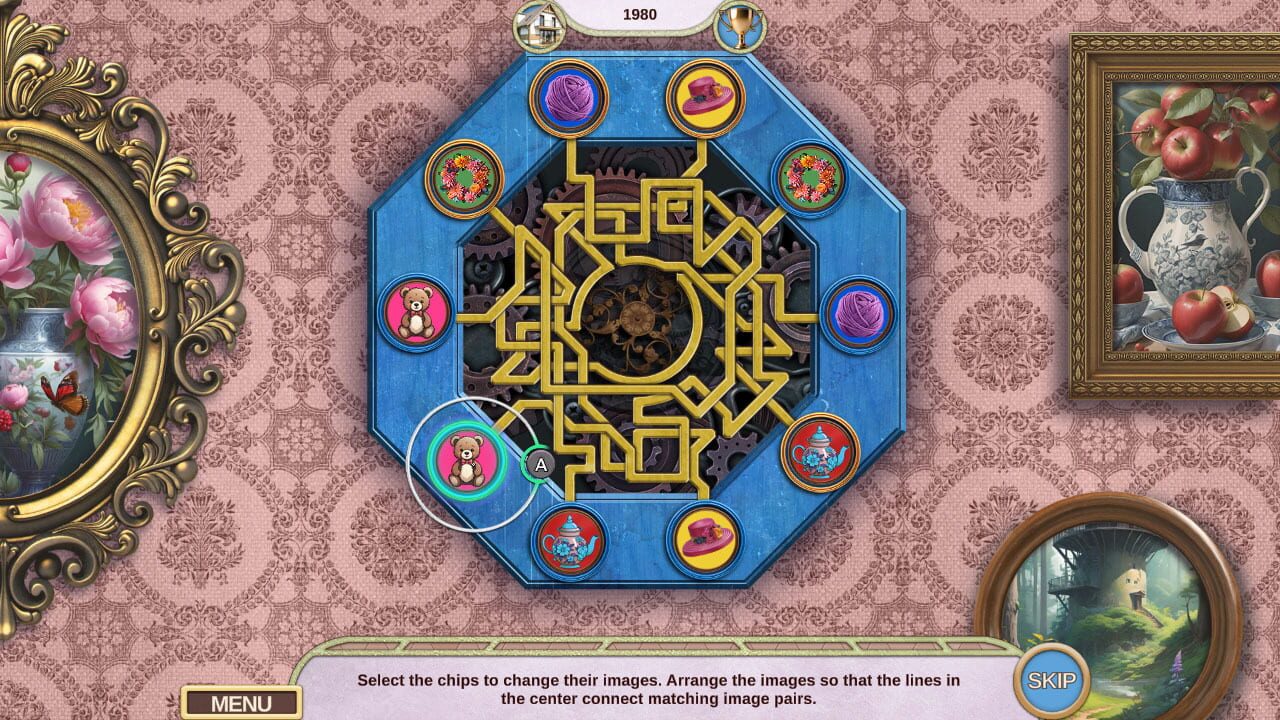Select the upper-left flower wreath chip
1280x720 pixels.
click(x=463, y=177)
